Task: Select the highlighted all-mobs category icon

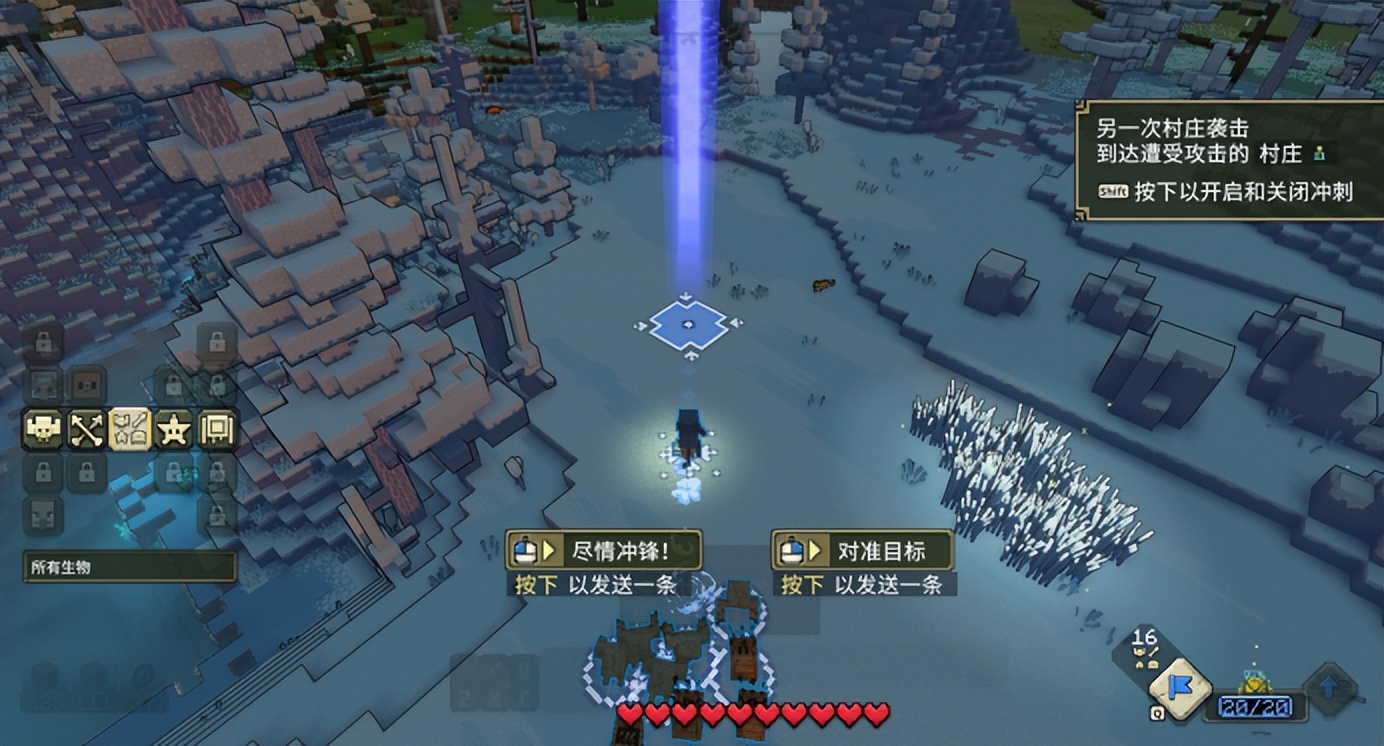Action: point(130,430)
